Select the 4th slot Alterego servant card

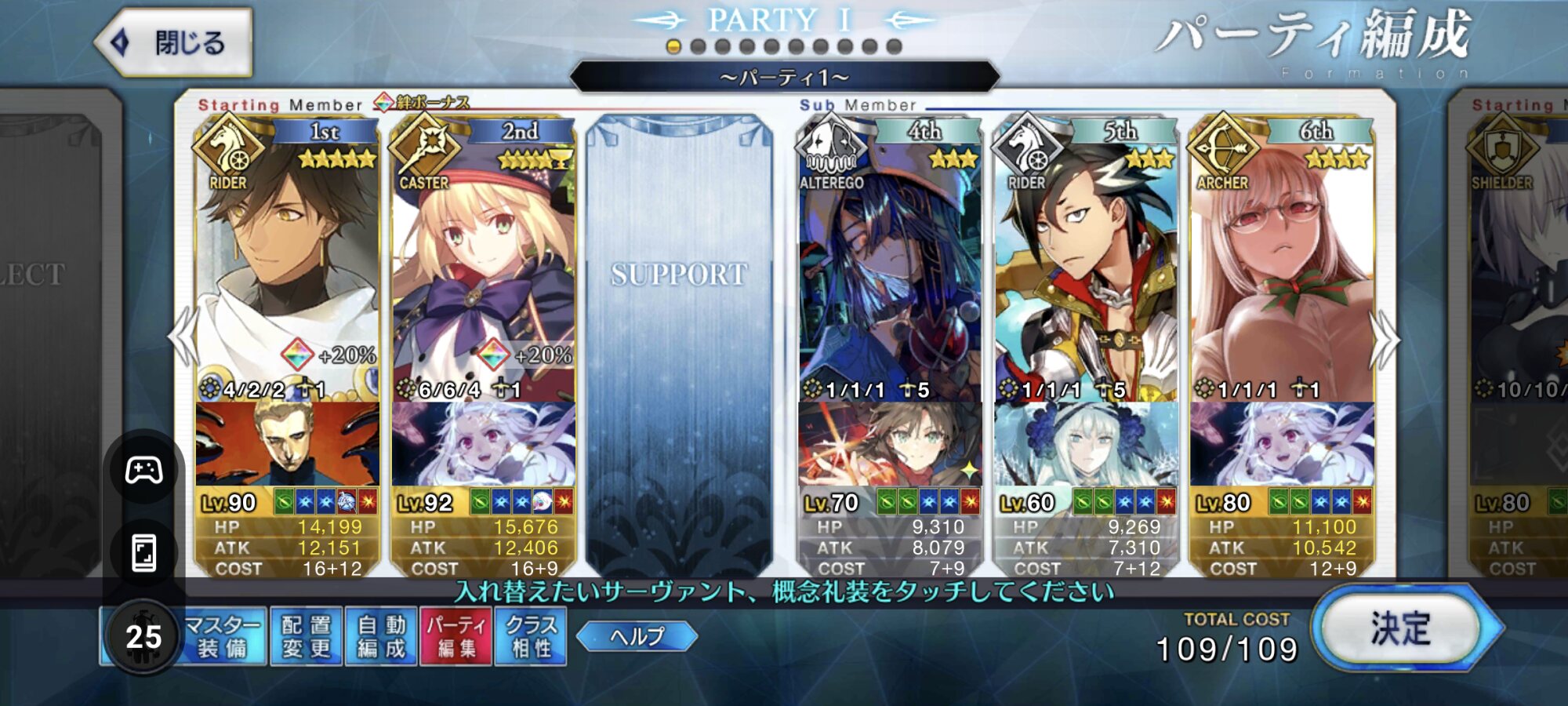[890, 267]
